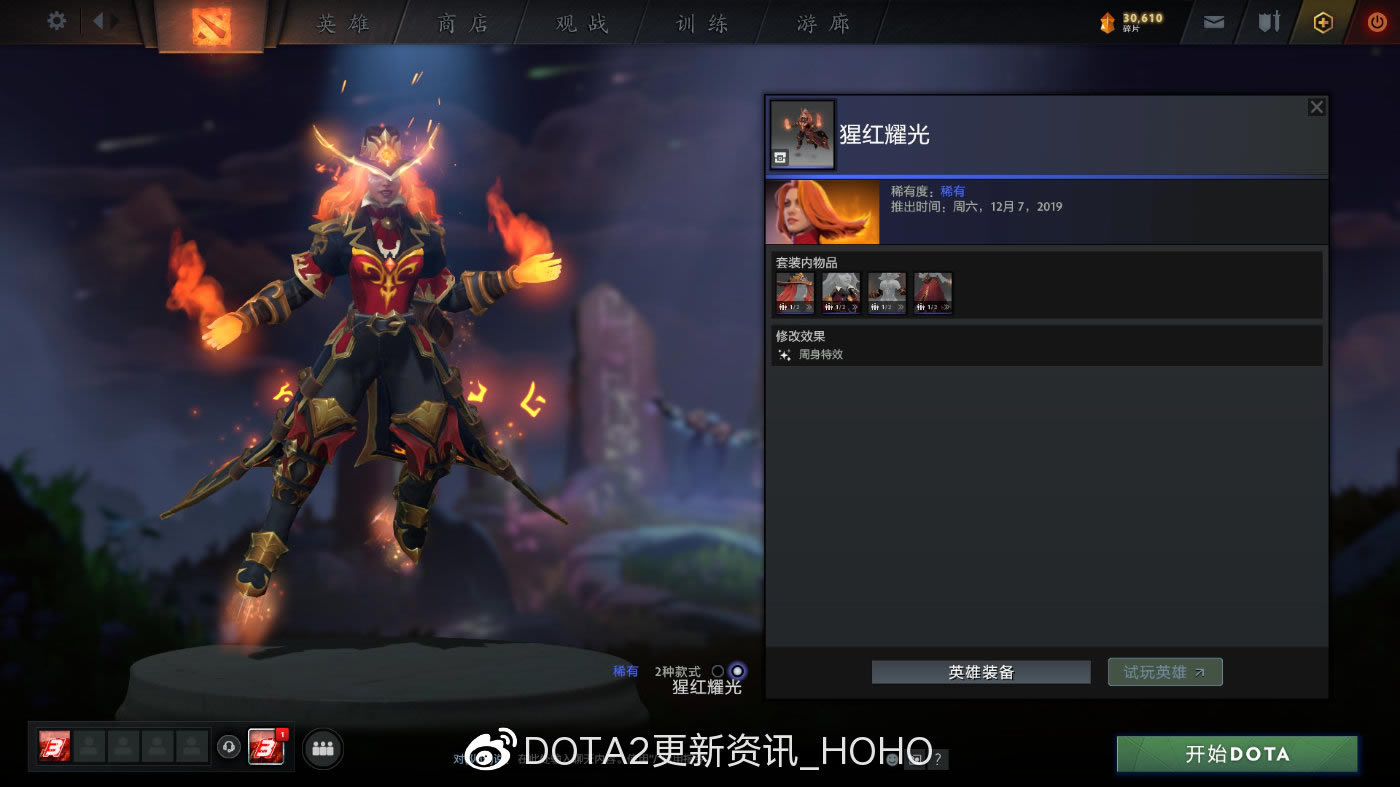1400x787 pixels.
Task: Click the 英雄装备 button
Action: [x=980, y=671]
